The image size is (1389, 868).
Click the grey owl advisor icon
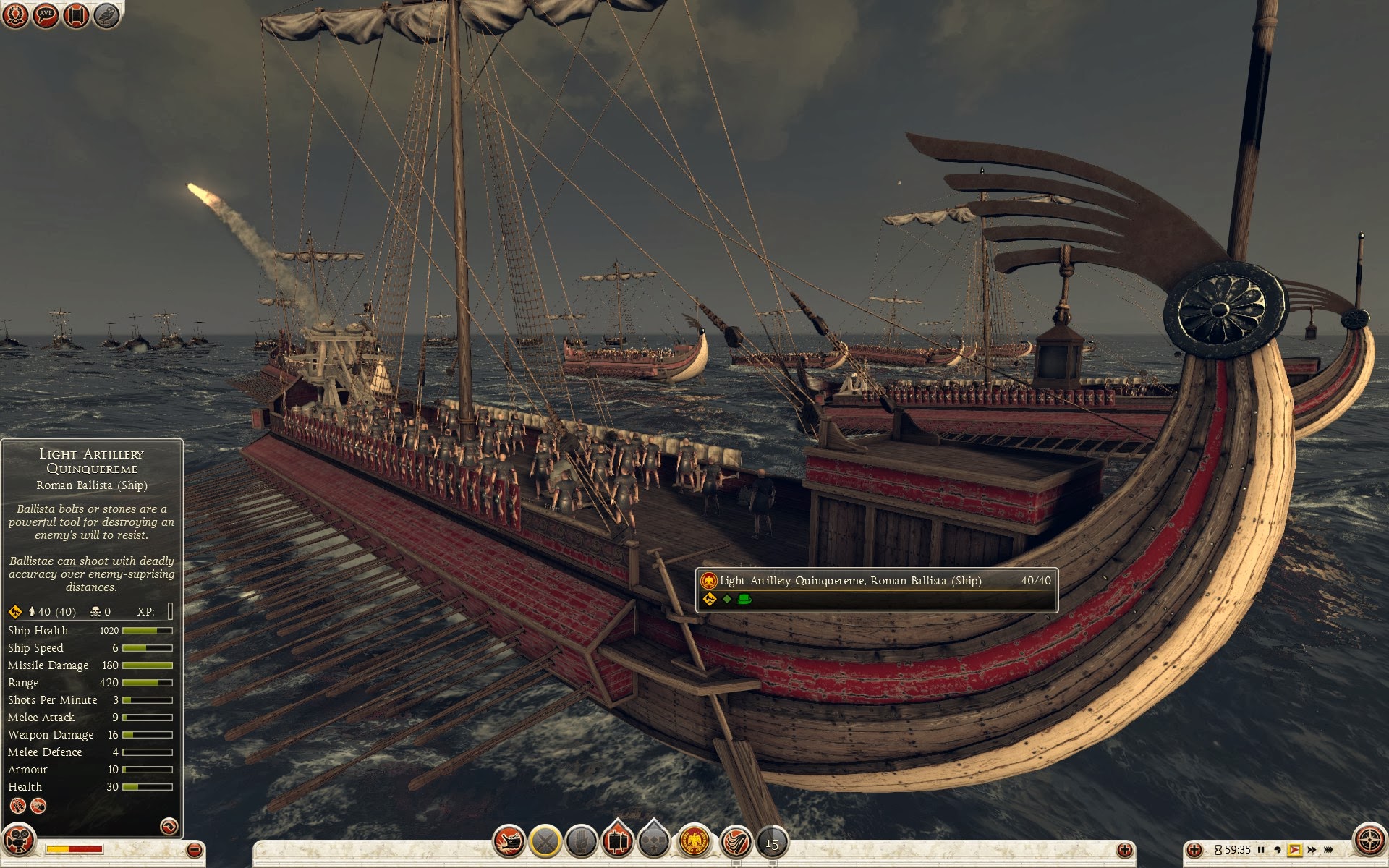[106, 16]
